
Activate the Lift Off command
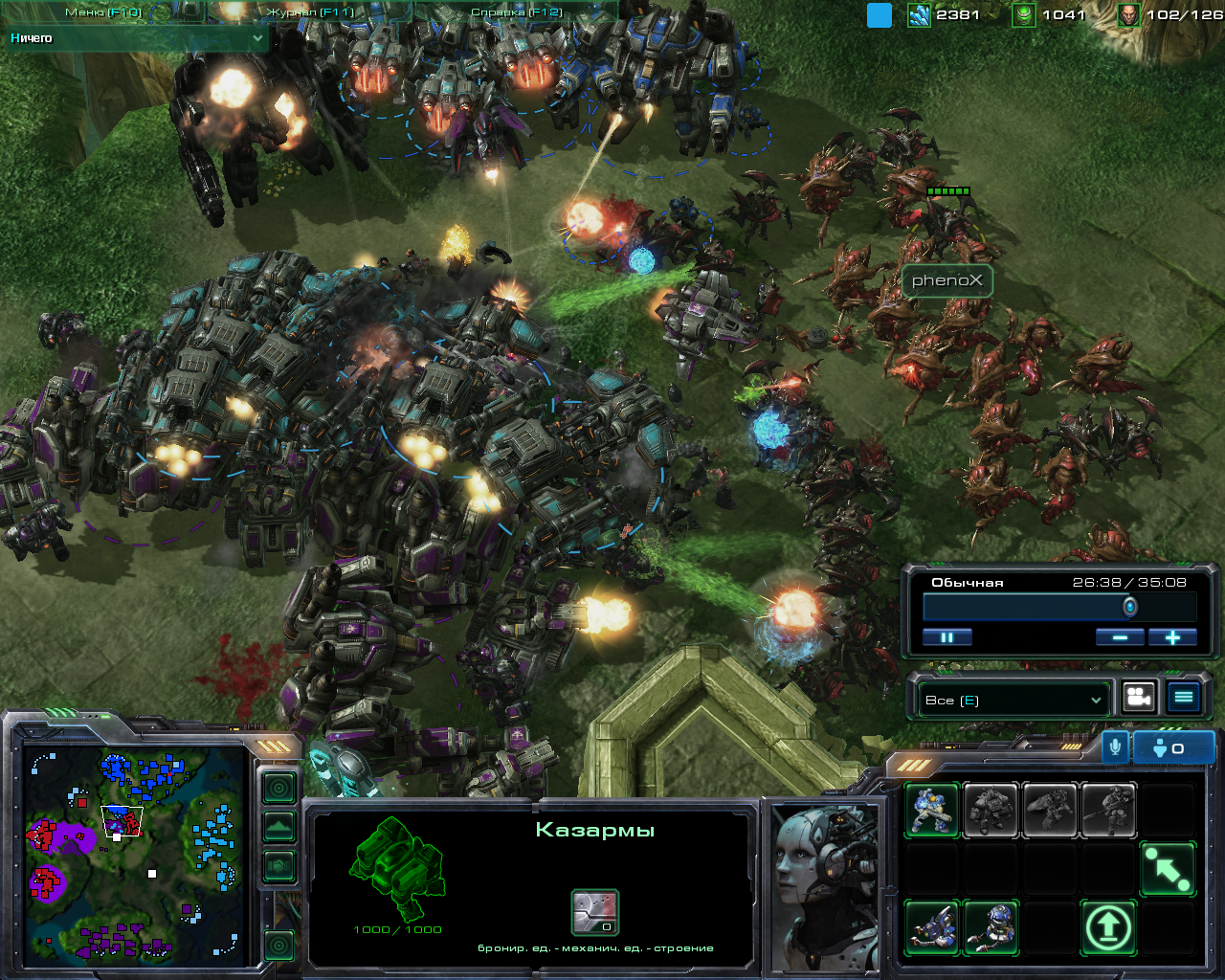(x=1108, y=928)
